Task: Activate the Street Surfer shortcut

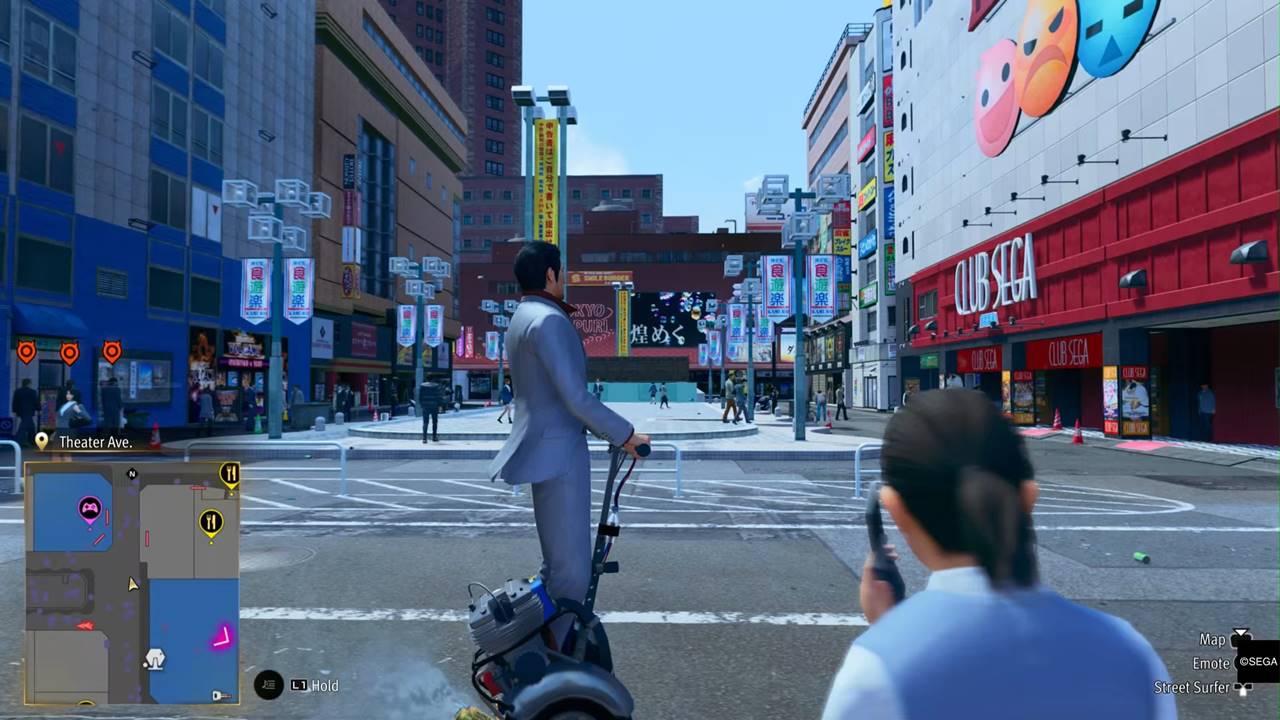Action: click(x=1193, y=687)
